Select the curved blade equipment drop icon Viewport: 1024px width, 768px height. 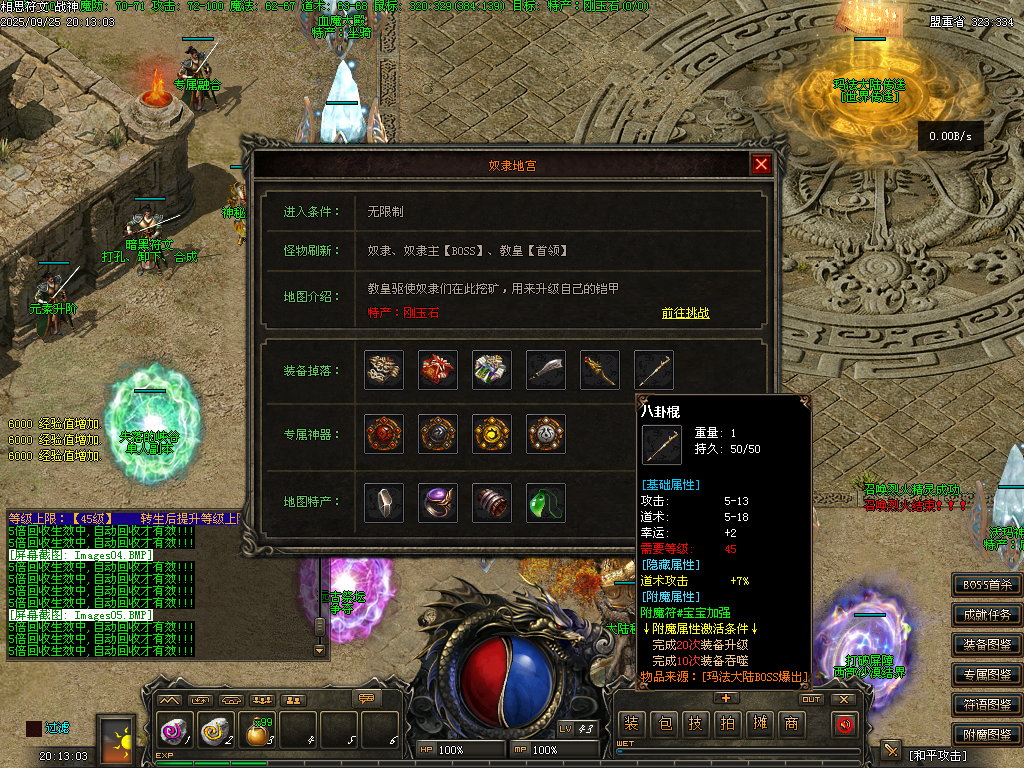pyautogui.click(x=546, y=370)
